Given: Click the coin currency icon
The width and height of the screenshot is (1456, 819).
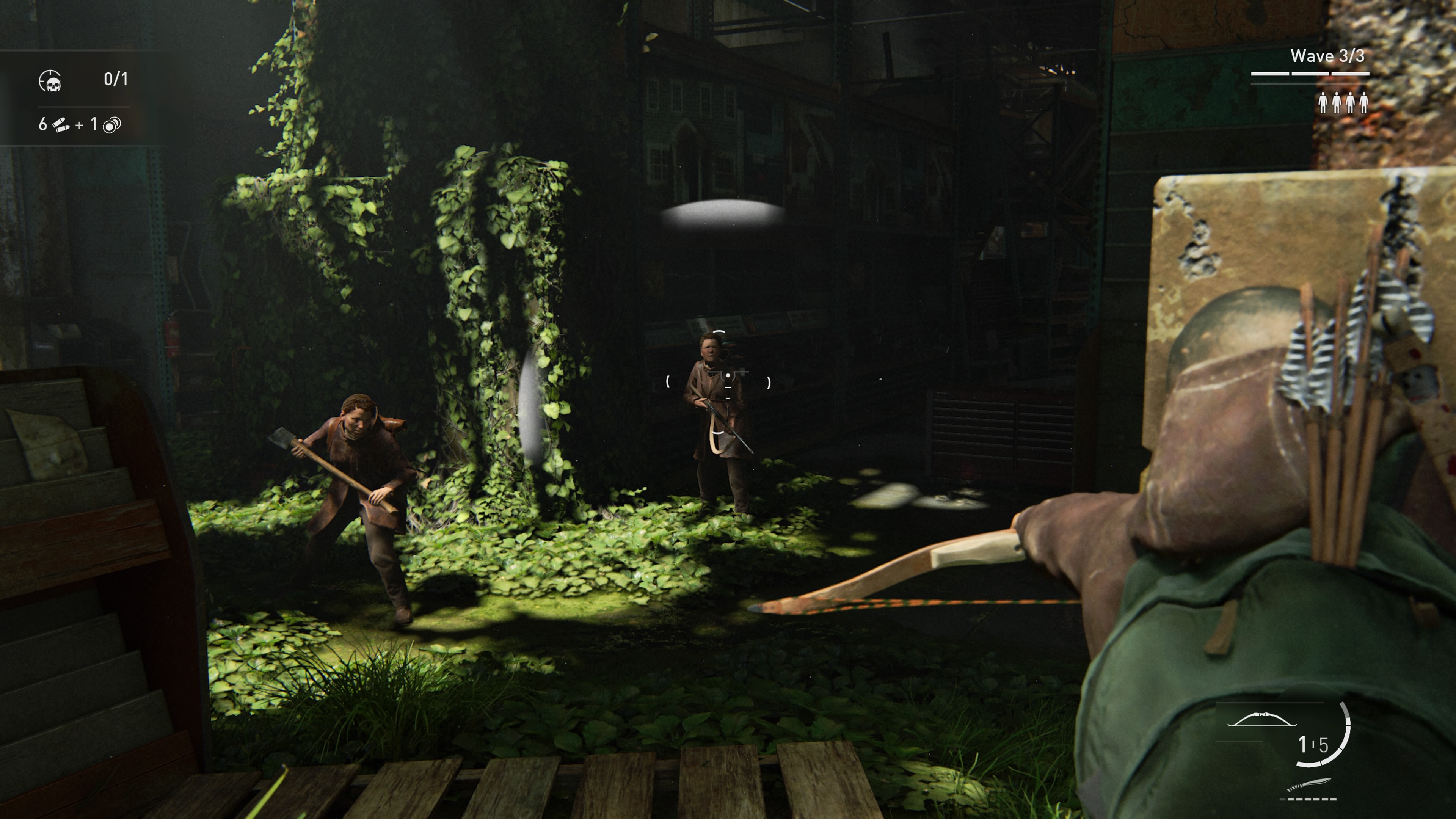Looking at the screenshot, I should 112,125.
